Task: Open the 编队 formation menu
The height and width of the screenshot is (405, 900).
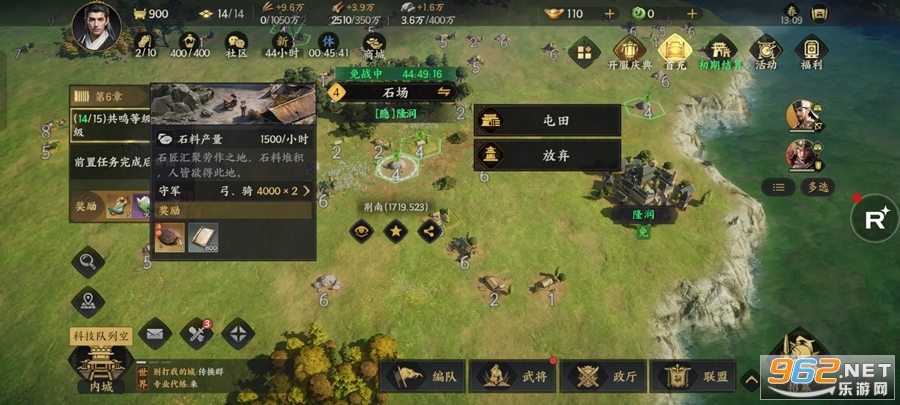Action: point(425,377)
